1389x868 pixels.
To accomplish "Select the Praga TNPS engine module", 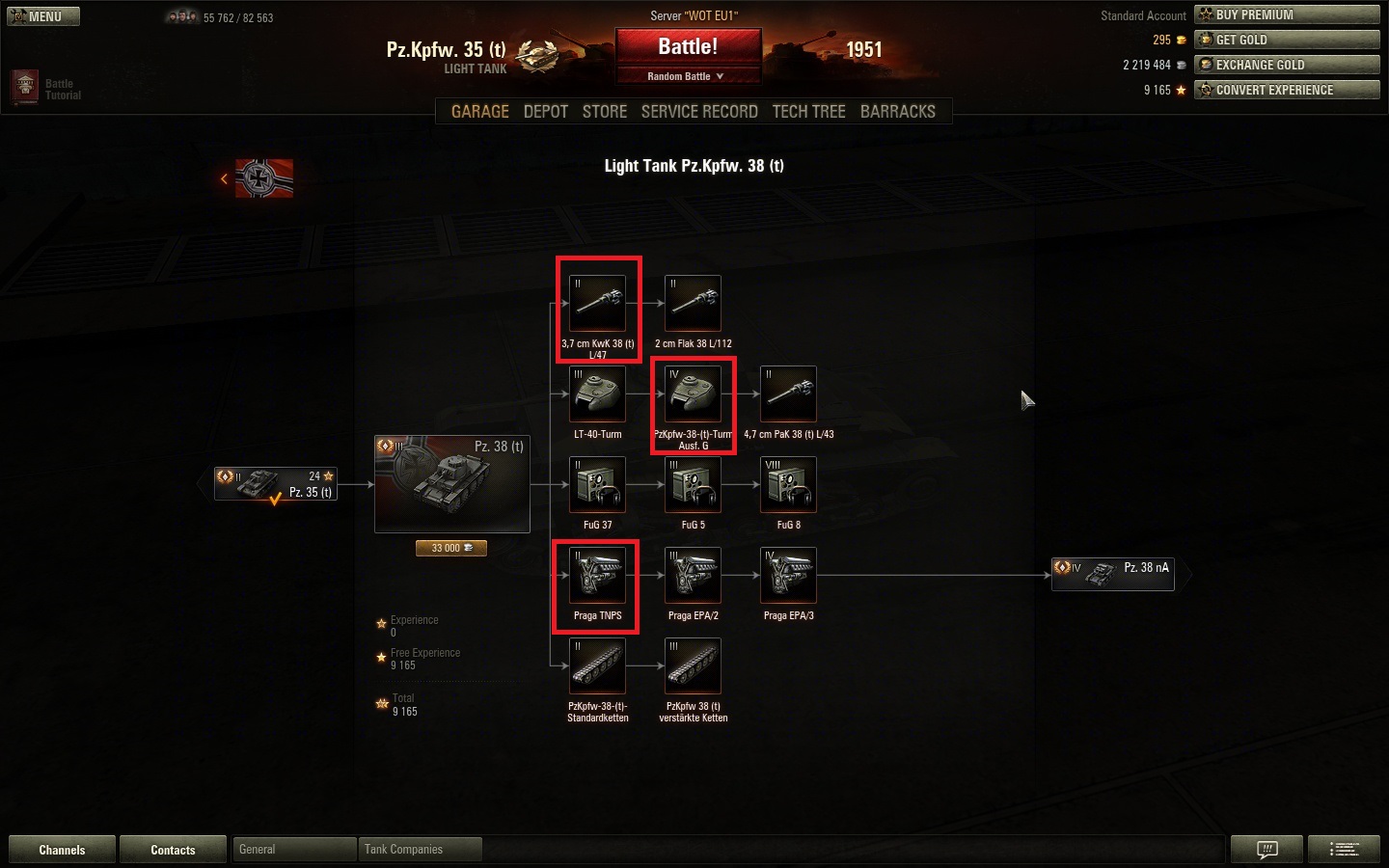I will 598,576.
